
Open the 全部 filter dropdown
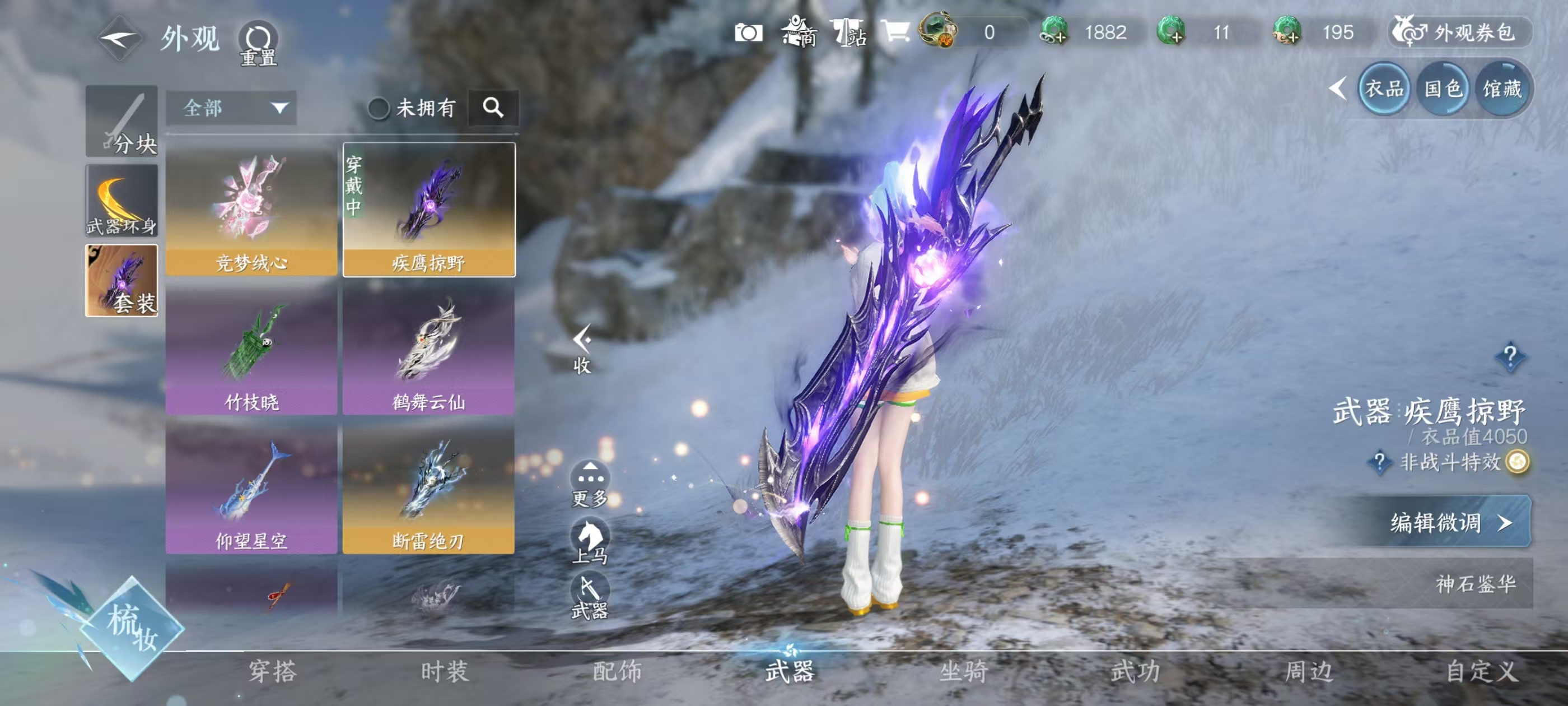(231, 109)
